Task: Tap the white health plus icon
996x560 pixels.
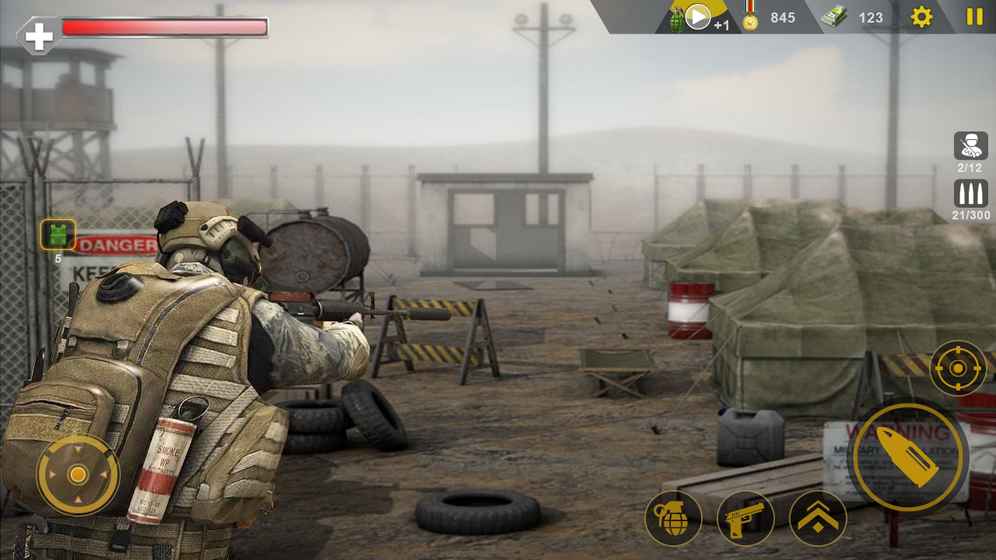Action: [x=38, y=35]
